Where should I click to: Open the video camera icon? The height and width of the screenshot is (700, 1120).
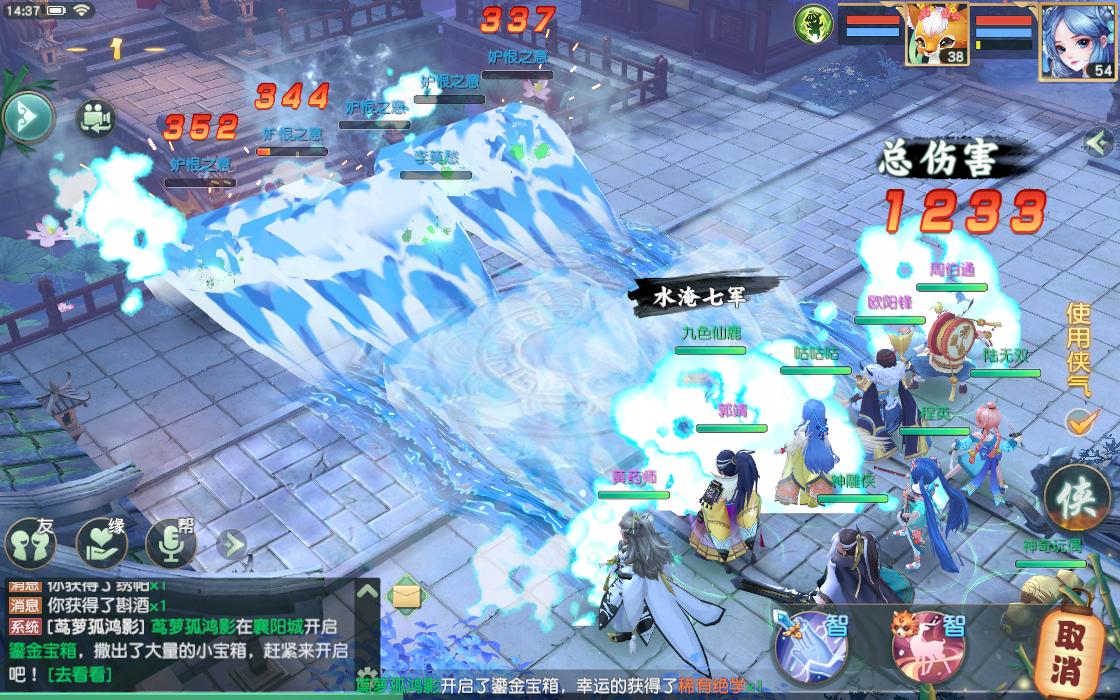tap(96, 118)
